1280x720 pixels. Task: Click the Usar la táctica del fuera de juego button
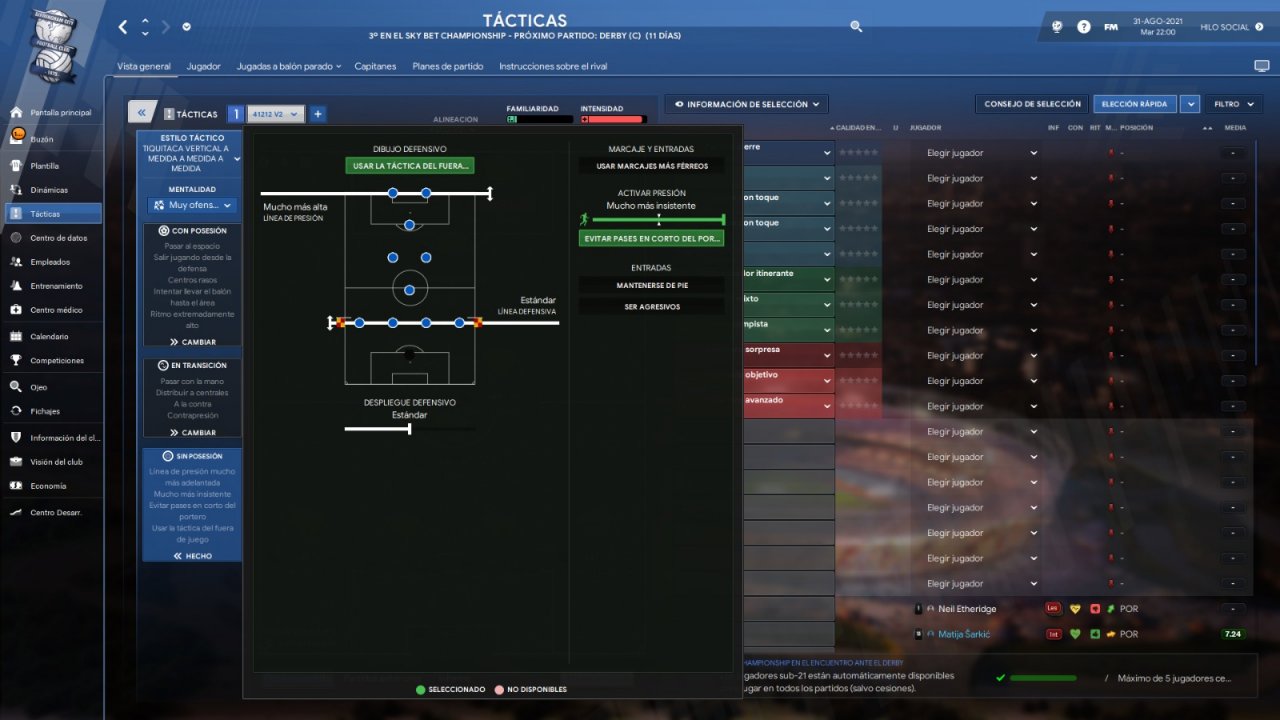(x=410, y=166)
